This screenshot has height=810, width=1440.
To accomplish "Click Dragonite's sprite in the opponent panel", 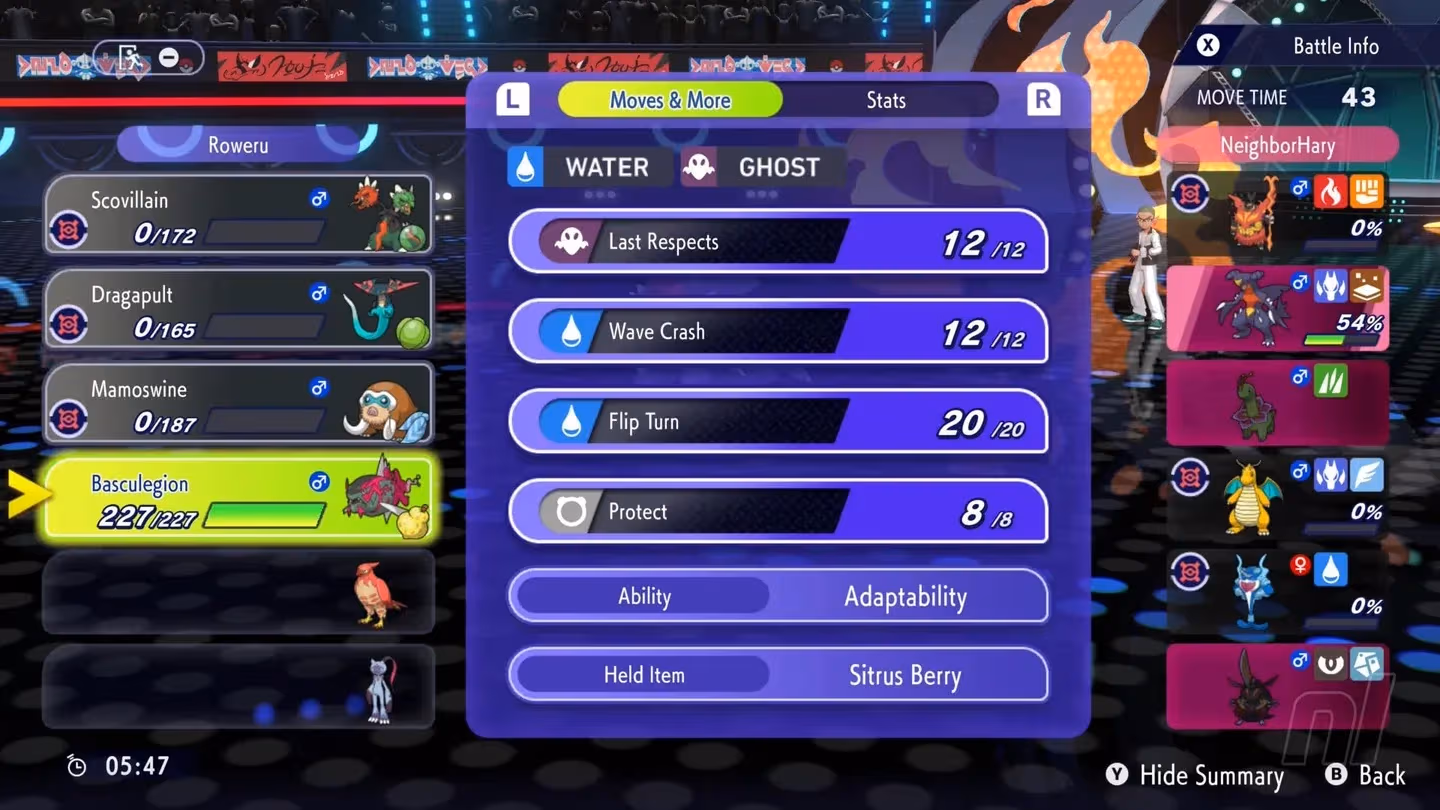I will (1250, 495).
